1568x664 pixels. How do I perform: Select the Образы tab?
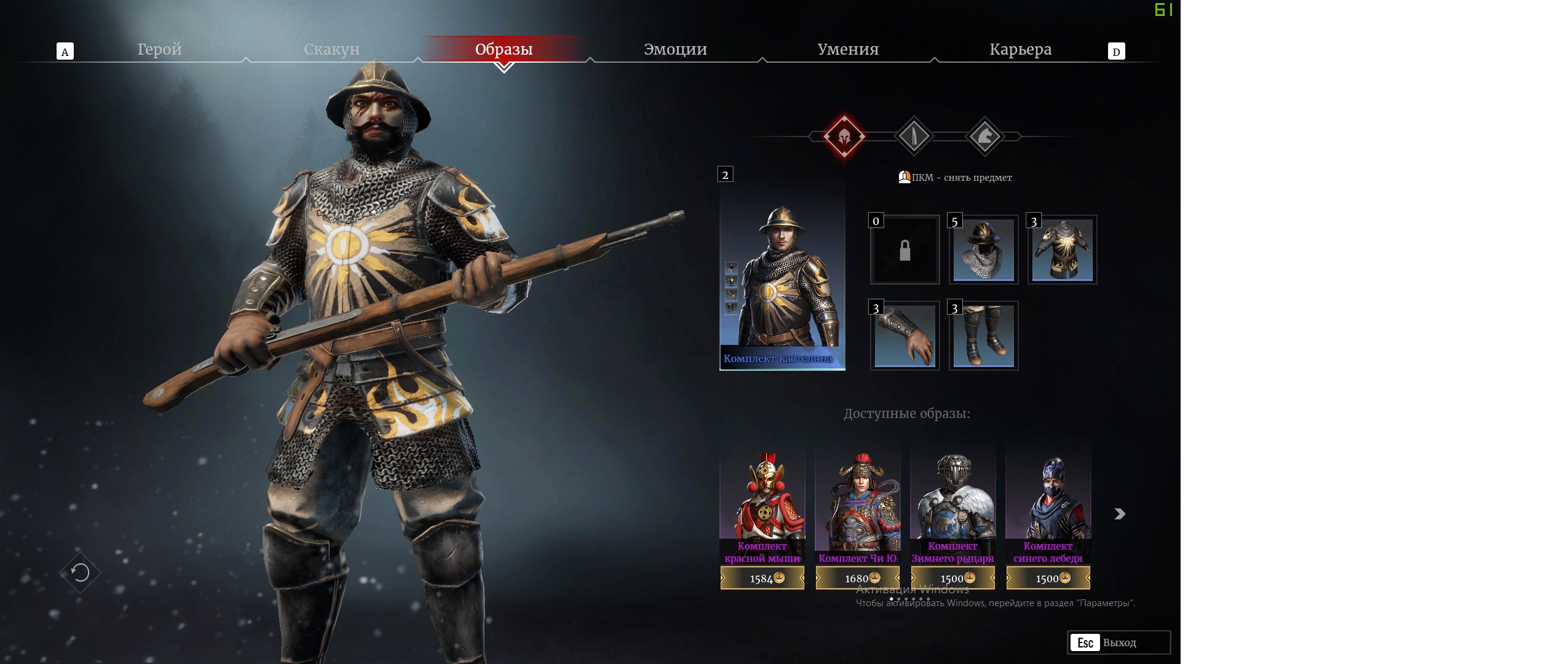coord(504,49)
